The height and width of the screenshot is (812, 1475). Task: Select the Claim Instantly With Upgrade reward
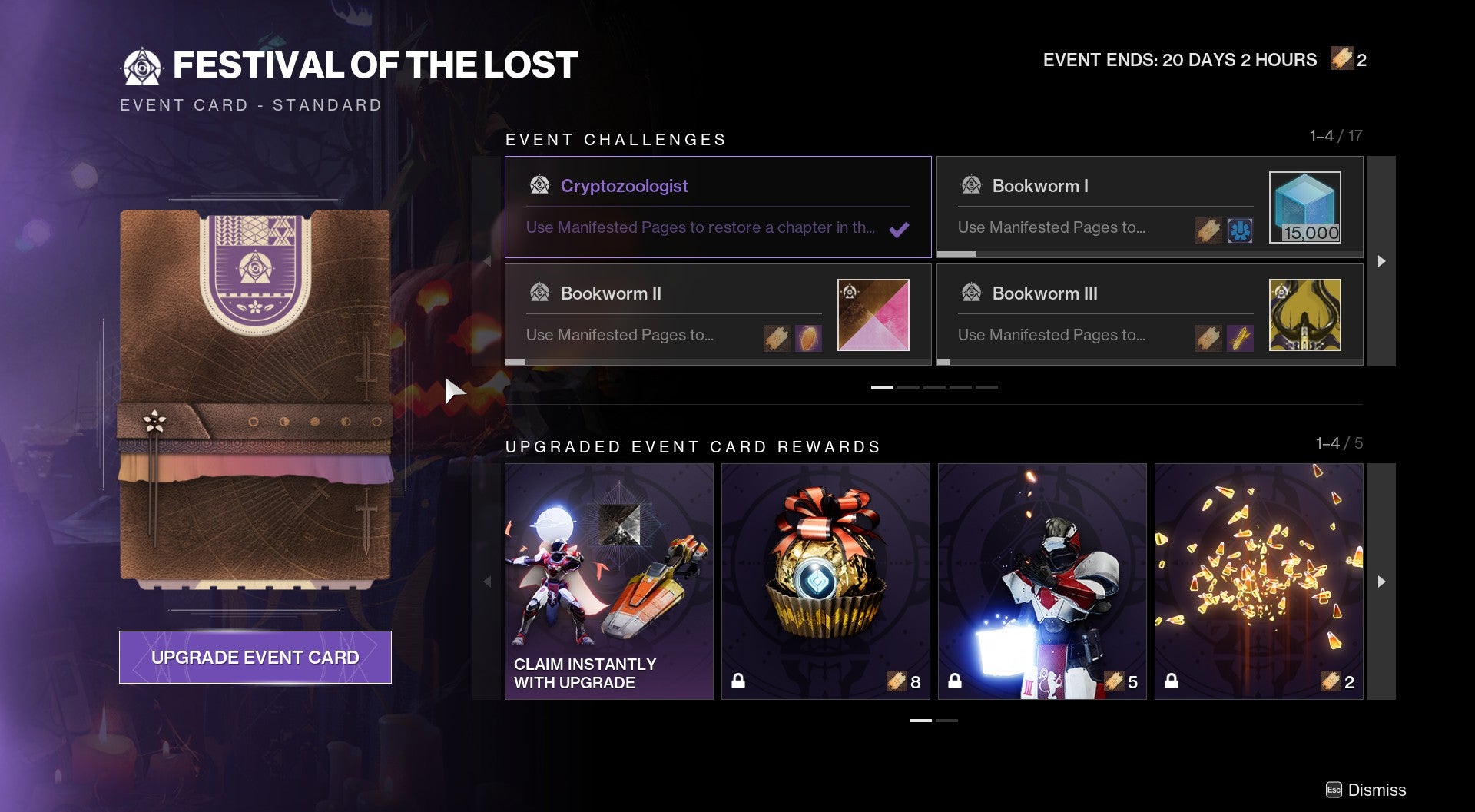(x=608, y=582)
